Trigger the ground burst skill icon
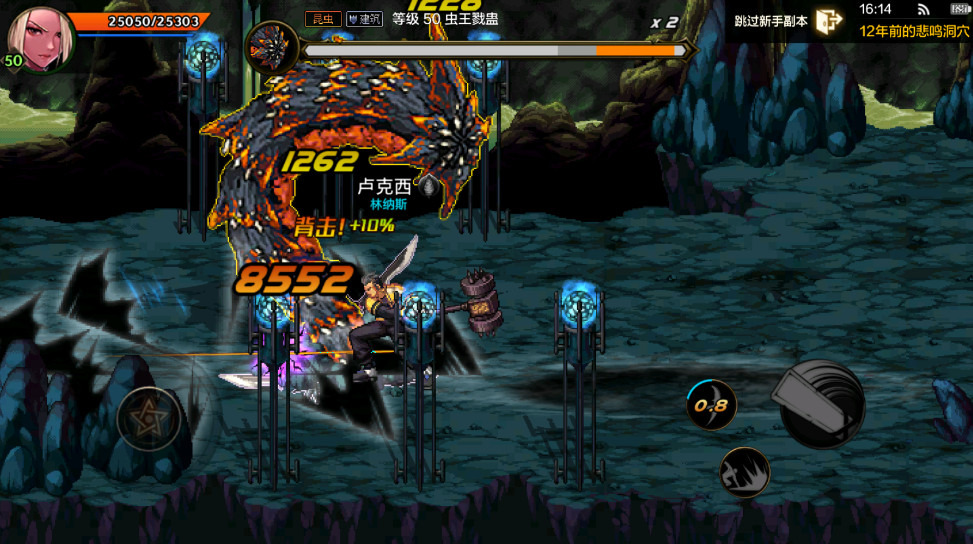 point(744,472)
